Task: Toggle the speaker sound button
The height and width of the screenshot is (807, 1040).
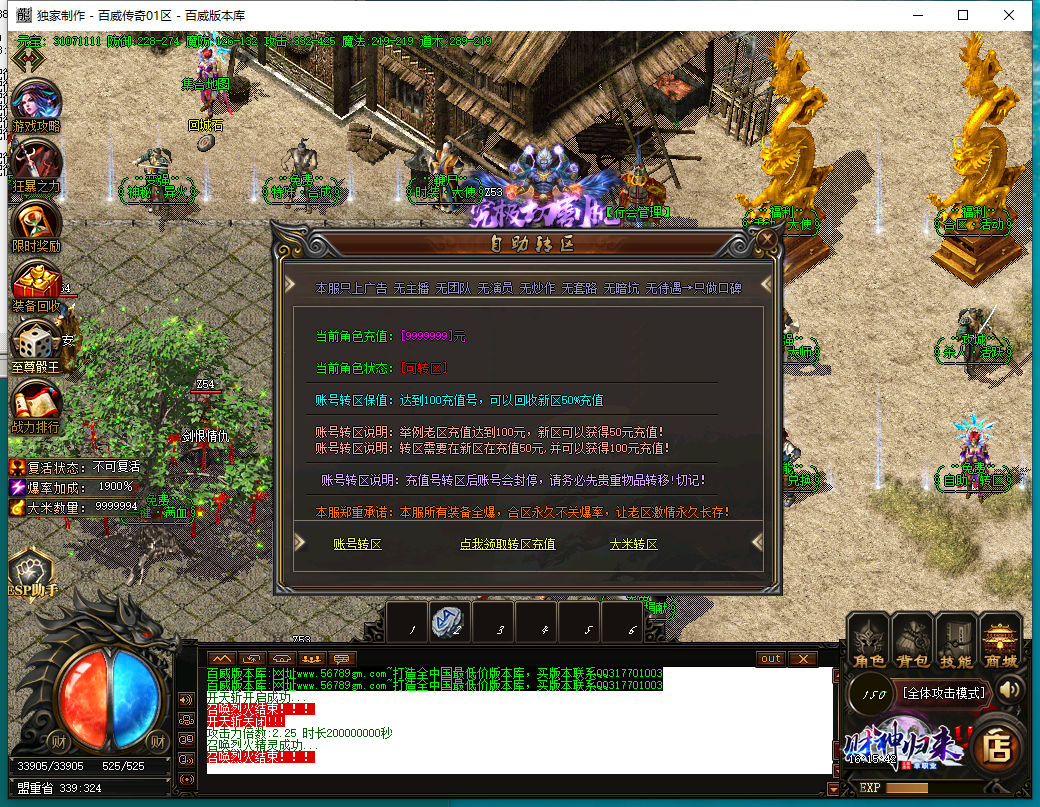Action: pyautogui.click(x=1010, y=689)
